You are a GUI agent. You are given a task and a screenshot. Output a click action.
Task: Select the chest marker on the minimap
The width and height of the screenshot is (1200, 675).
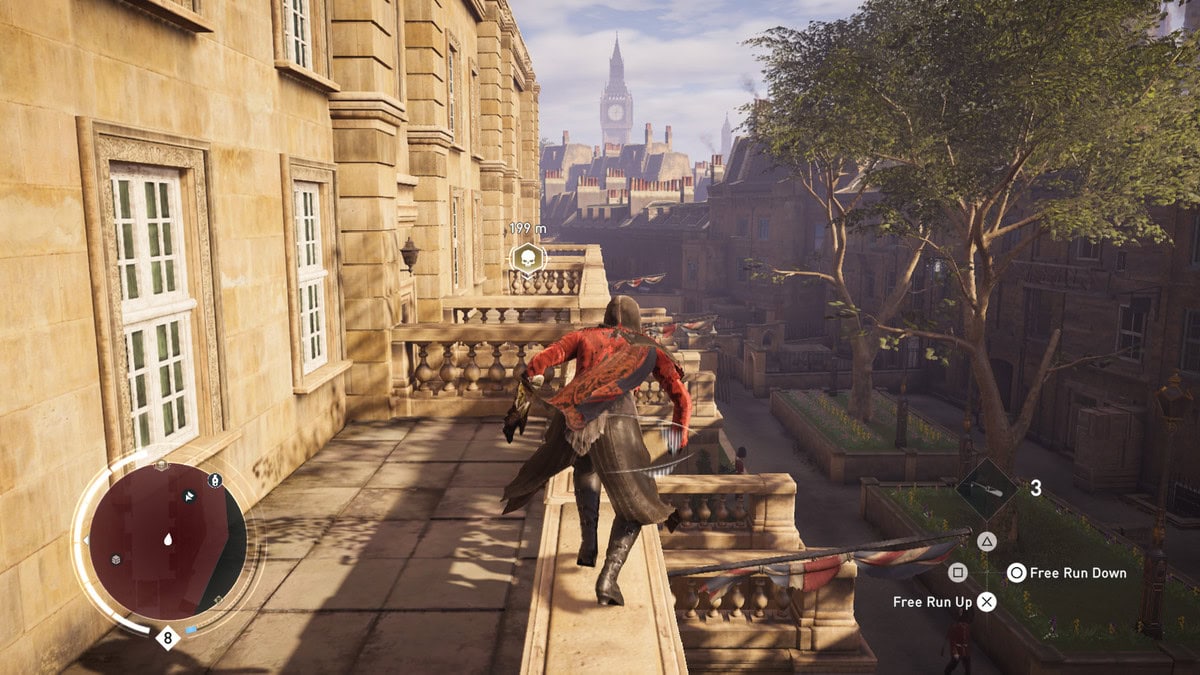tap(117, 559)
